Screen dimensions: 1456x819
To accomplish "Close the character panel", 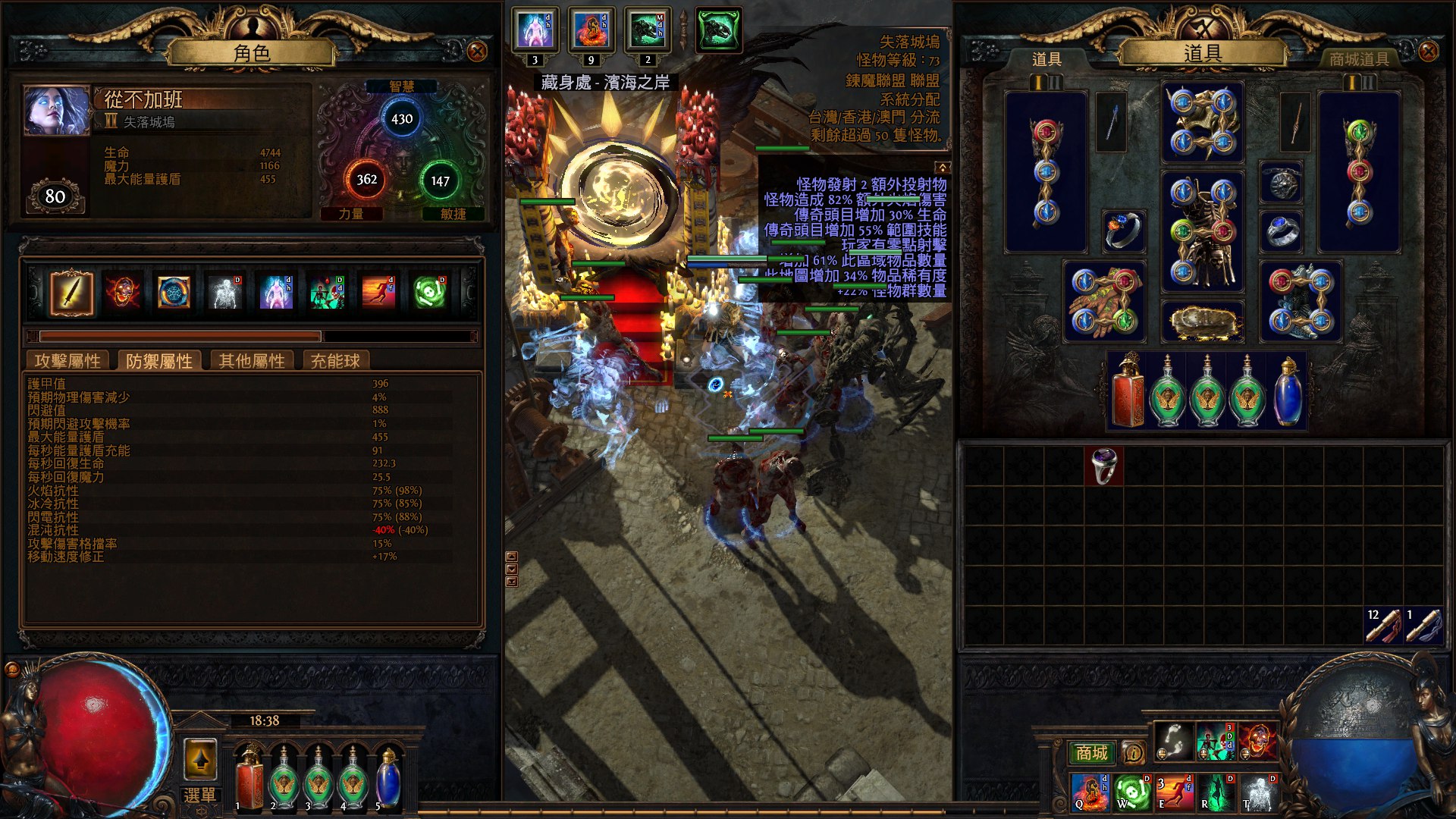I will coord(477,52).
